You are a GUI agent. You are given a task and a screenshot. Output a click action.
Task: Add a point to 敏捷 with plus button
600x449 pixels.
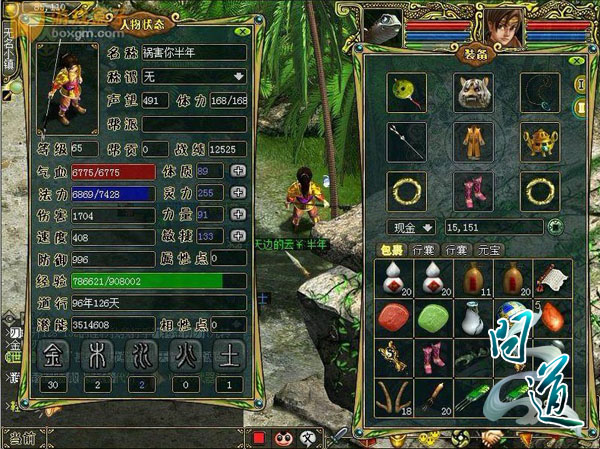point(237,236)
